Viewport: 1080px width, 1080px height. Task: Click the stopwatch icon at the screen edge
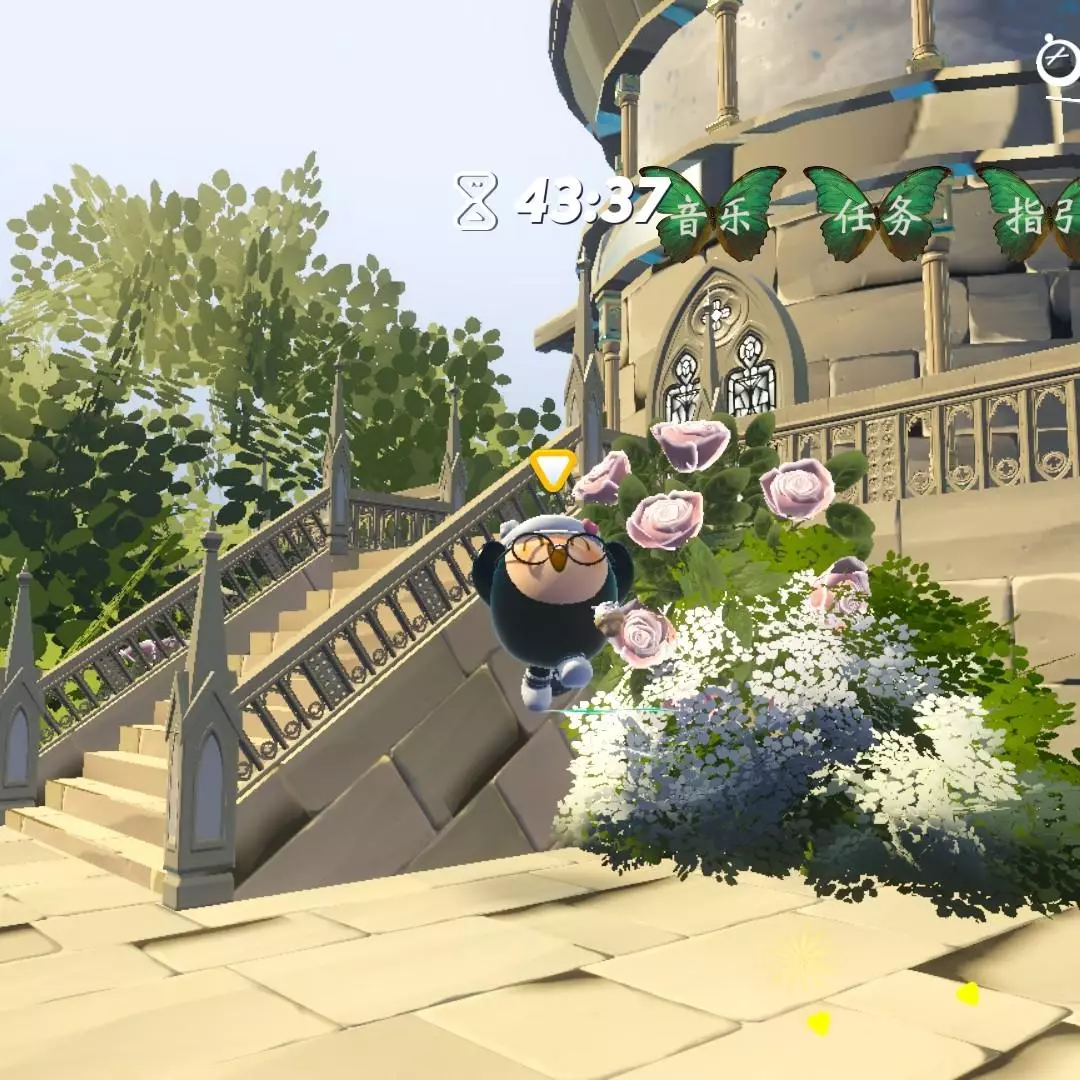[1058, 62]
